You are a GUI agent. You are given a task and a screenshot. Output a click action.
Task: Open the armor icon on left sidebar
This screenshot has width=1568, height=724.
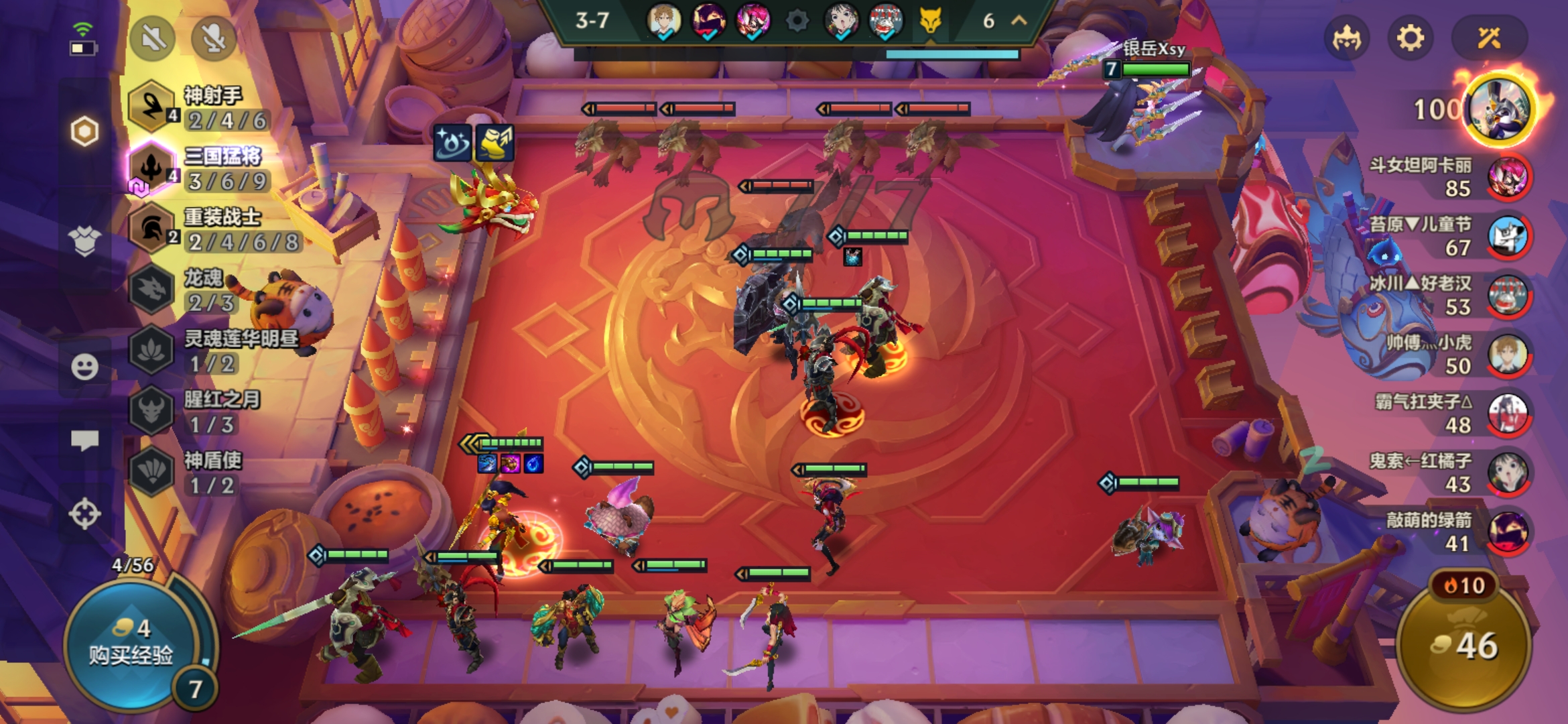click(84, 241)
